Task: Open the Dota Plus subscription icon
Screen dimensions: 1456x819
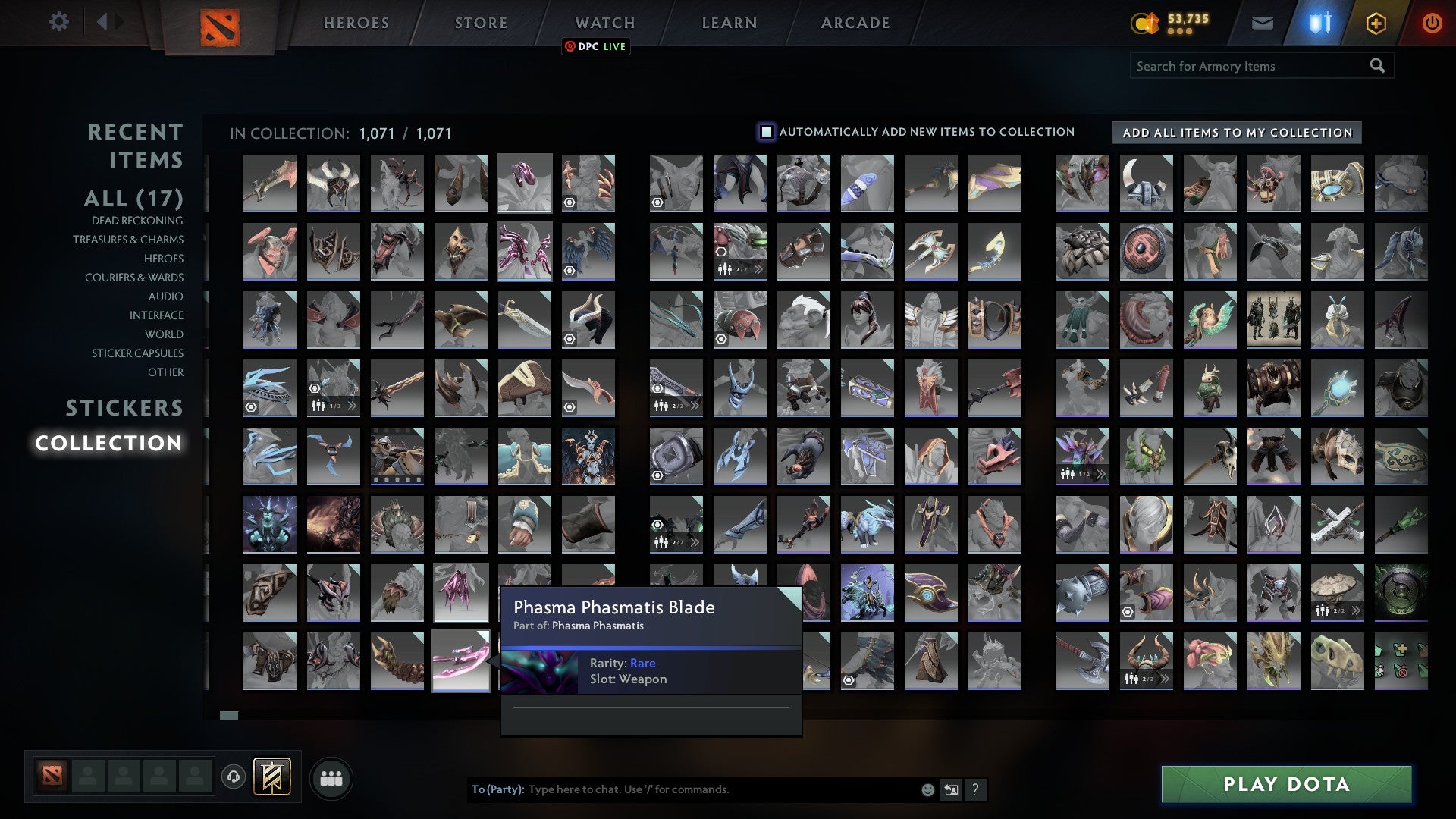Action: [x=1376, y=23]
